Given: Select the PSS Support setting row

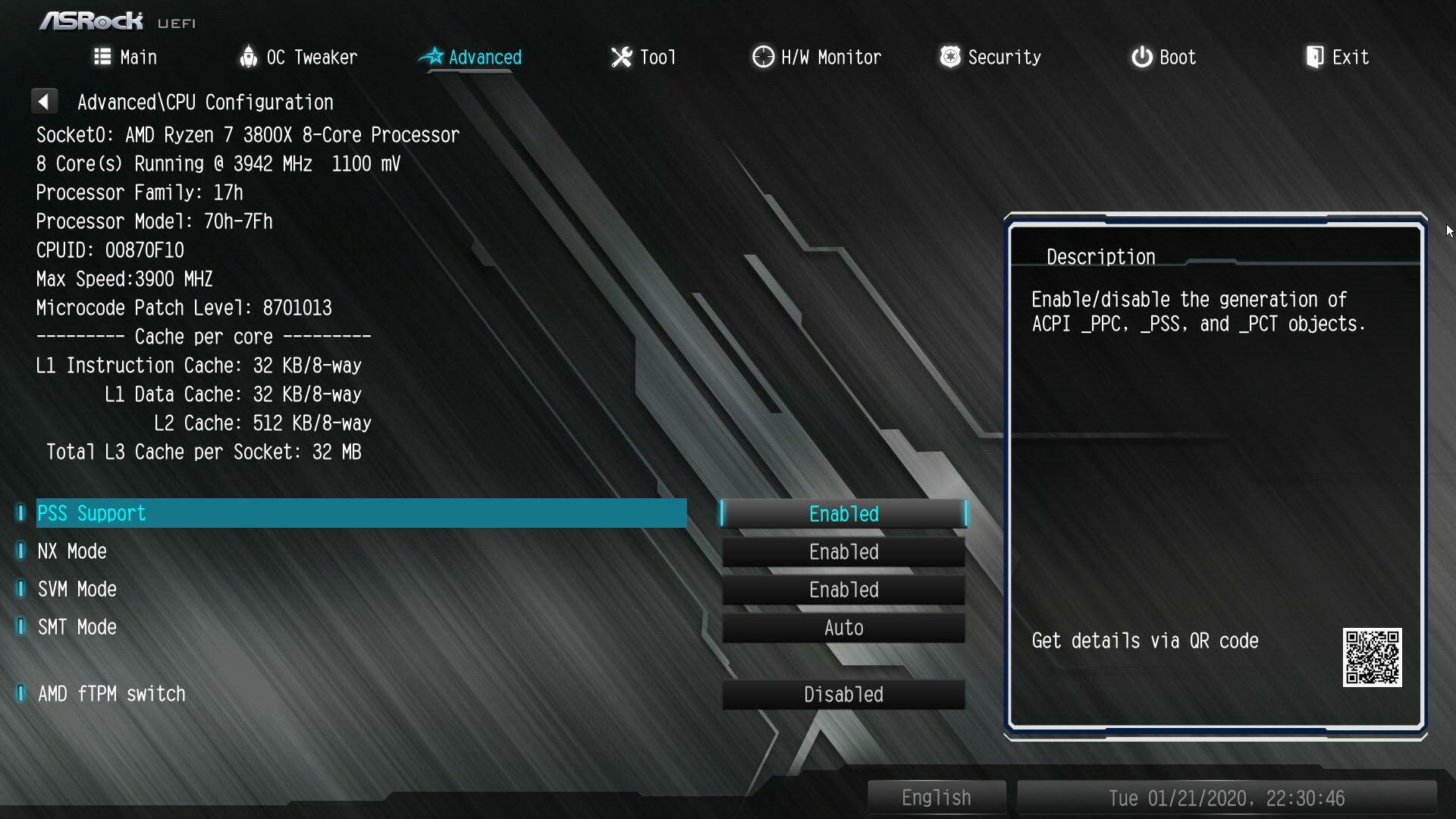Looking at the screenshot, I should tap(361, 513).
